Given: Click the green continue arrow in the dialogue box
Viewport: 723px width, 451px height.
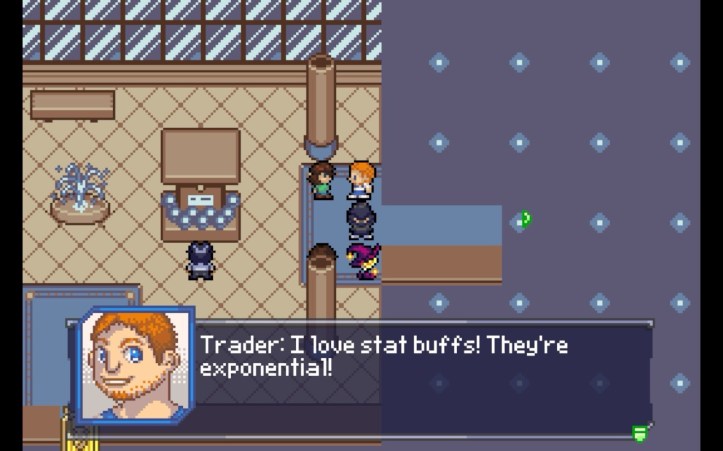Looking at the screenshot, I should tap(639, 433).
